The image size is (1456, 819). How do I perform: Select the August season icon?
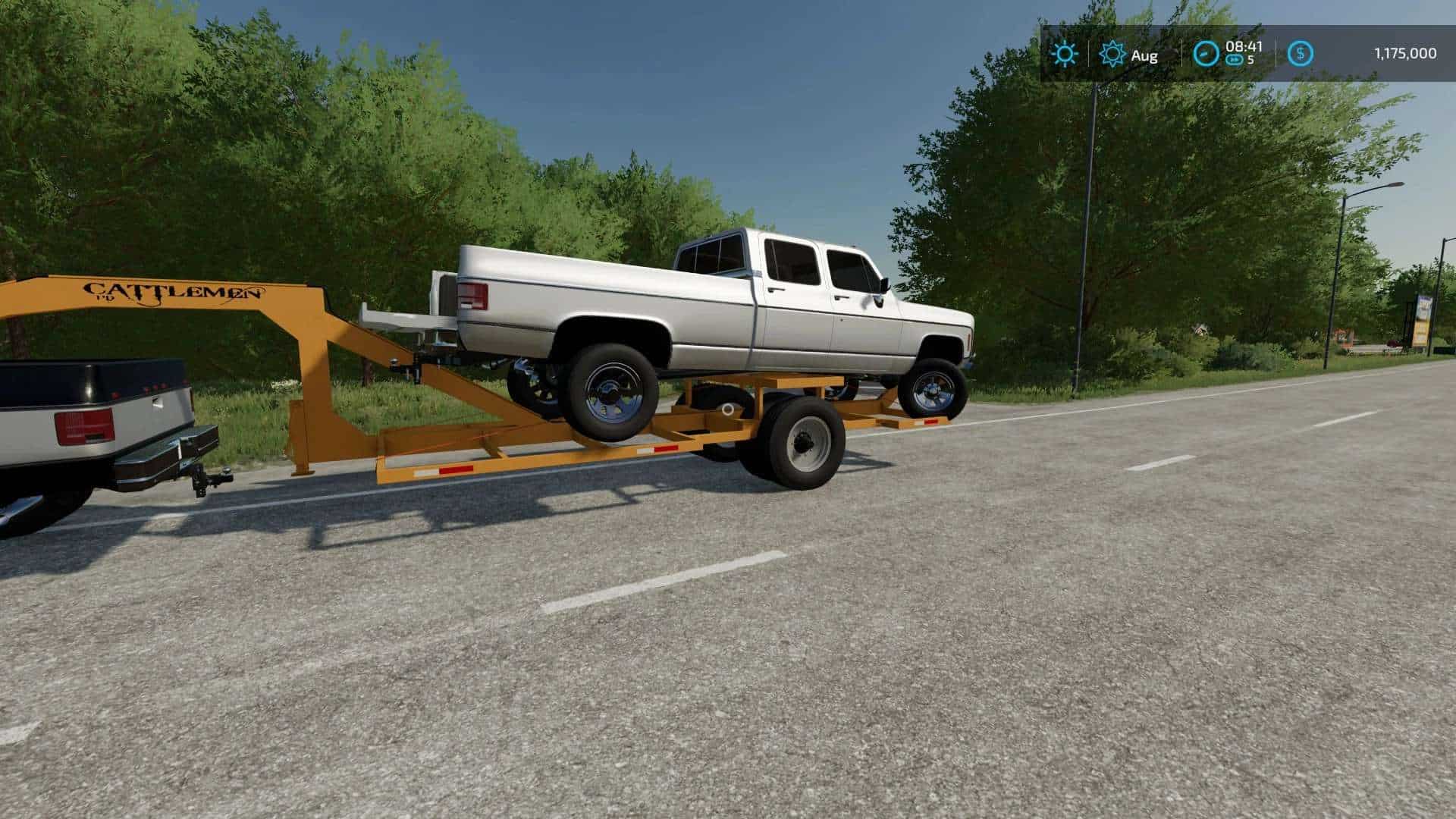[1112, 54]
